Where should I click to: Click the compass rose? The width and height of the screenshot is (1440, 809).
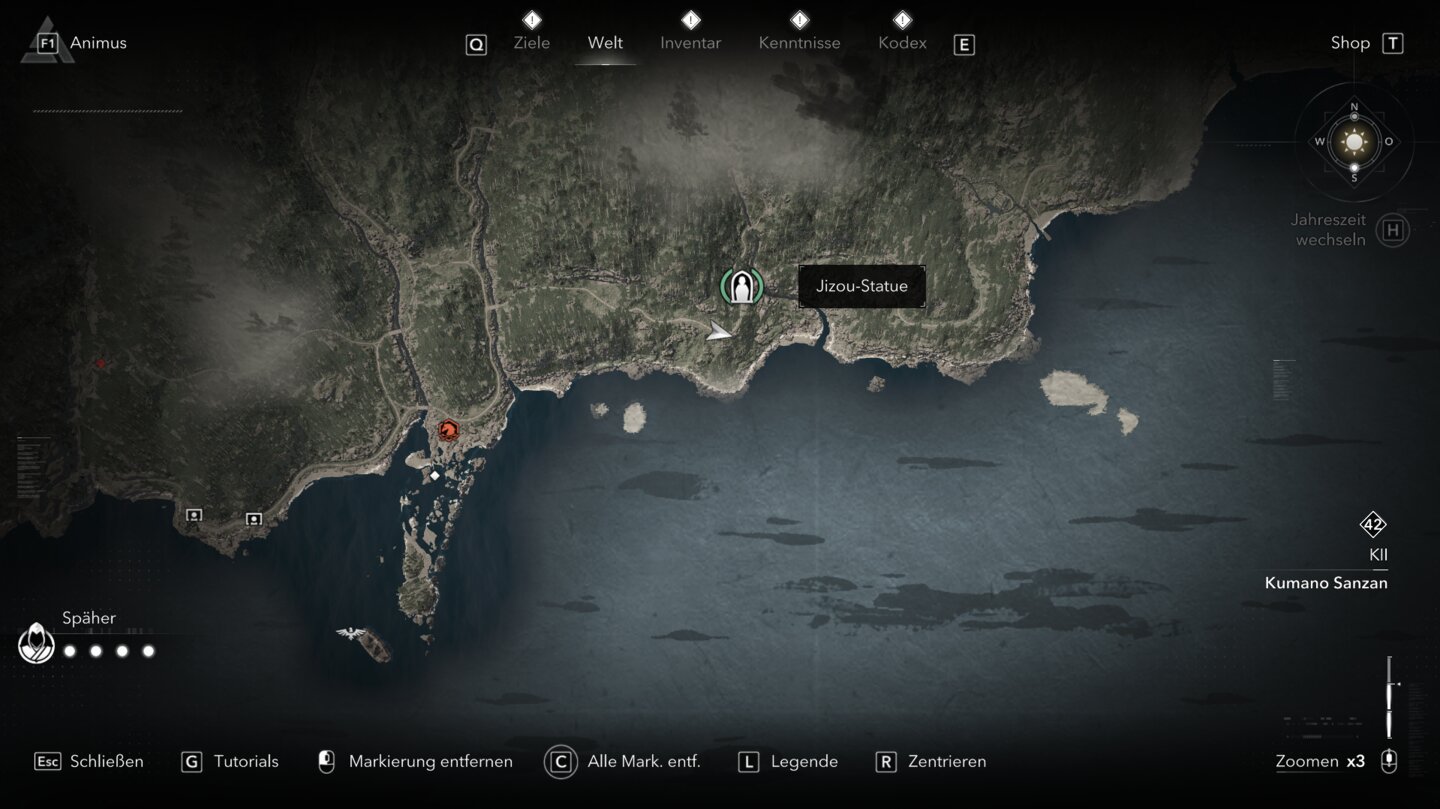coord(1354,142)
